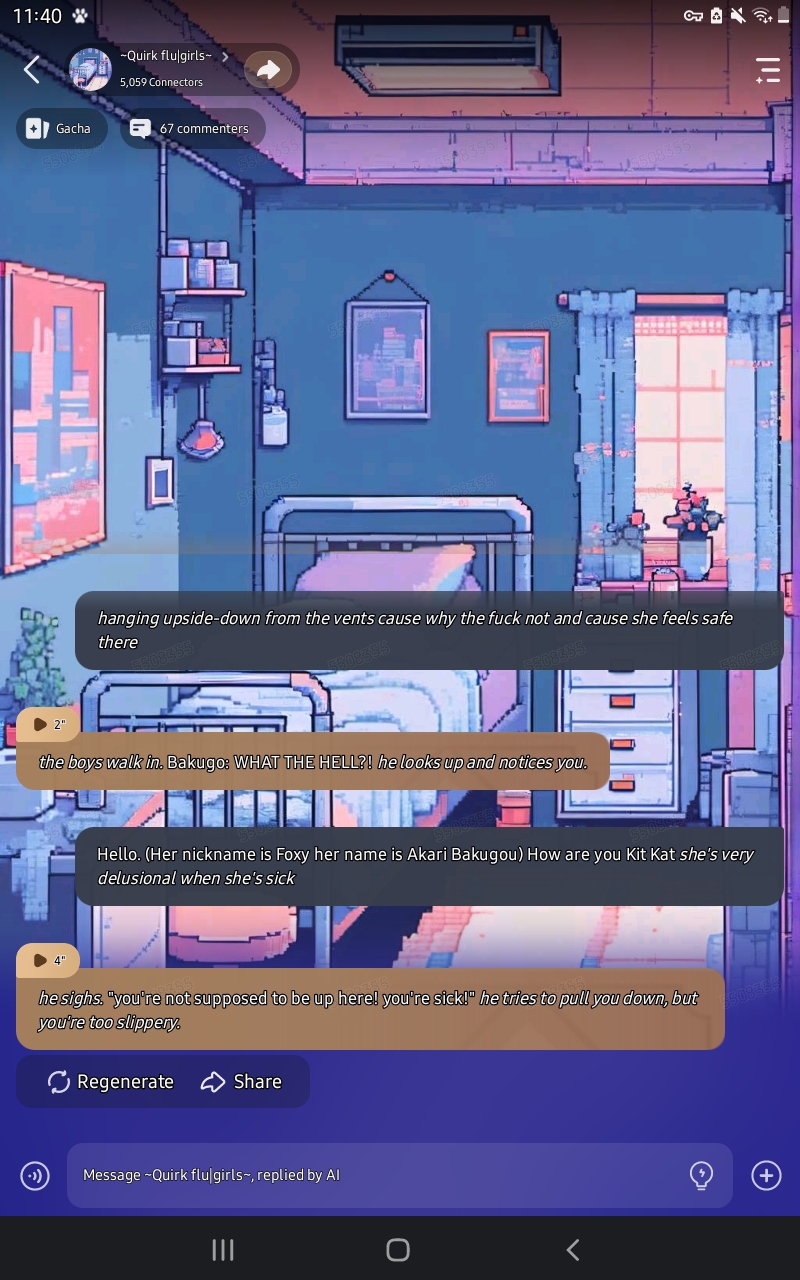Tap the voice call icon beside input

(x=35, y=1175)
